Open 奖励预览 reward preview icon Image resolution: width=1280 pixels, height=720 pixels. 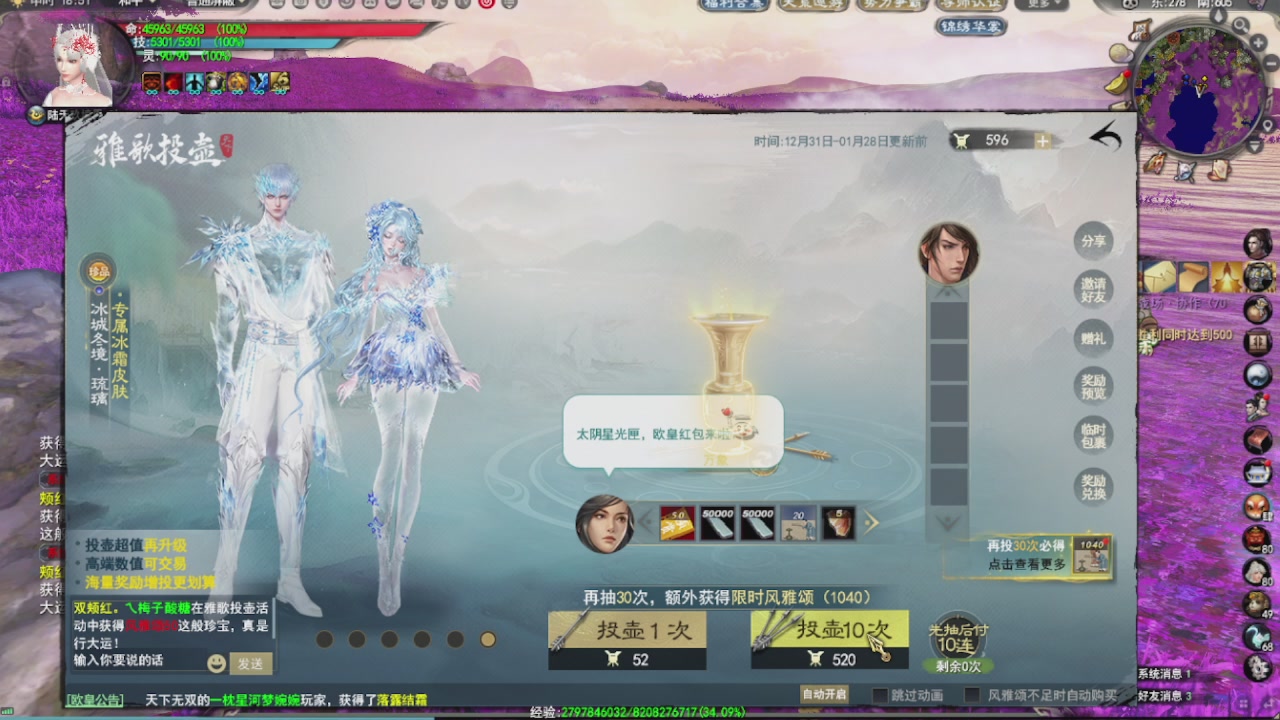(1092, 388)
